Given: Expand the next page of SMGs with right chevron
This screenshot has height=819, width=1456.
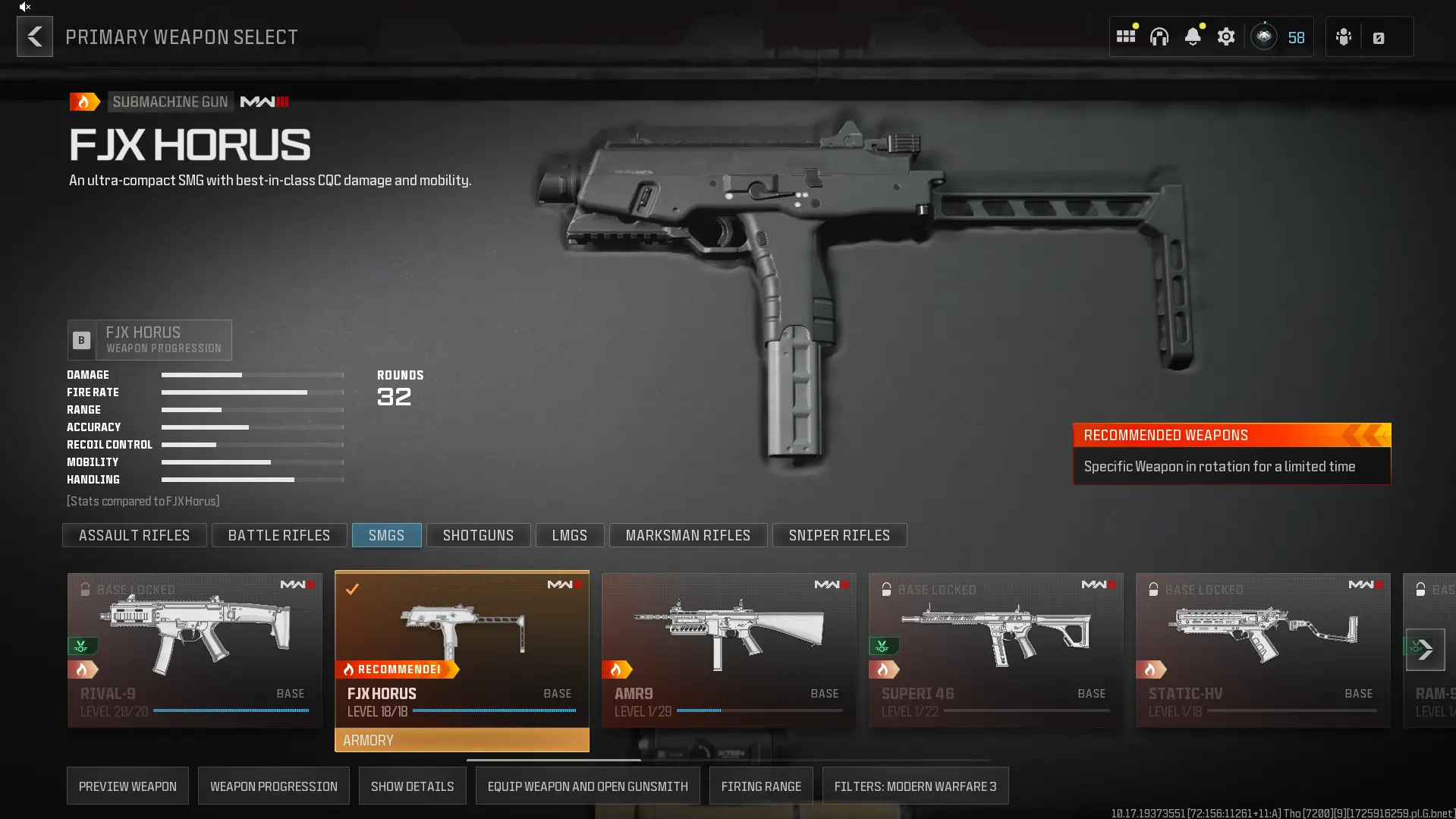Looking at the screenshot, I should (x=1426, y=650).
